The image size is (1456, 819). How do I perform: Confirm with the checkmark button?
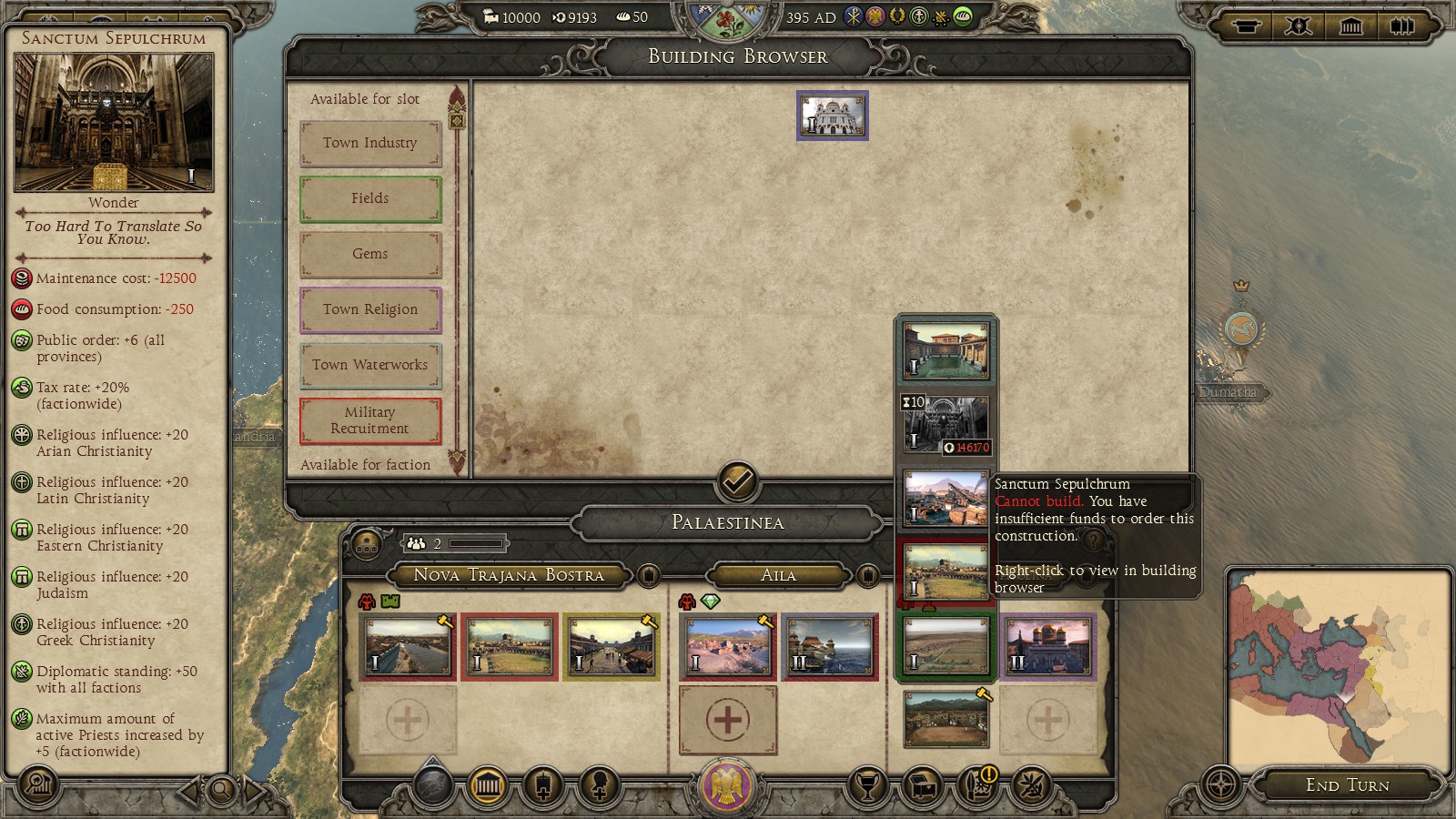(737, 480)
